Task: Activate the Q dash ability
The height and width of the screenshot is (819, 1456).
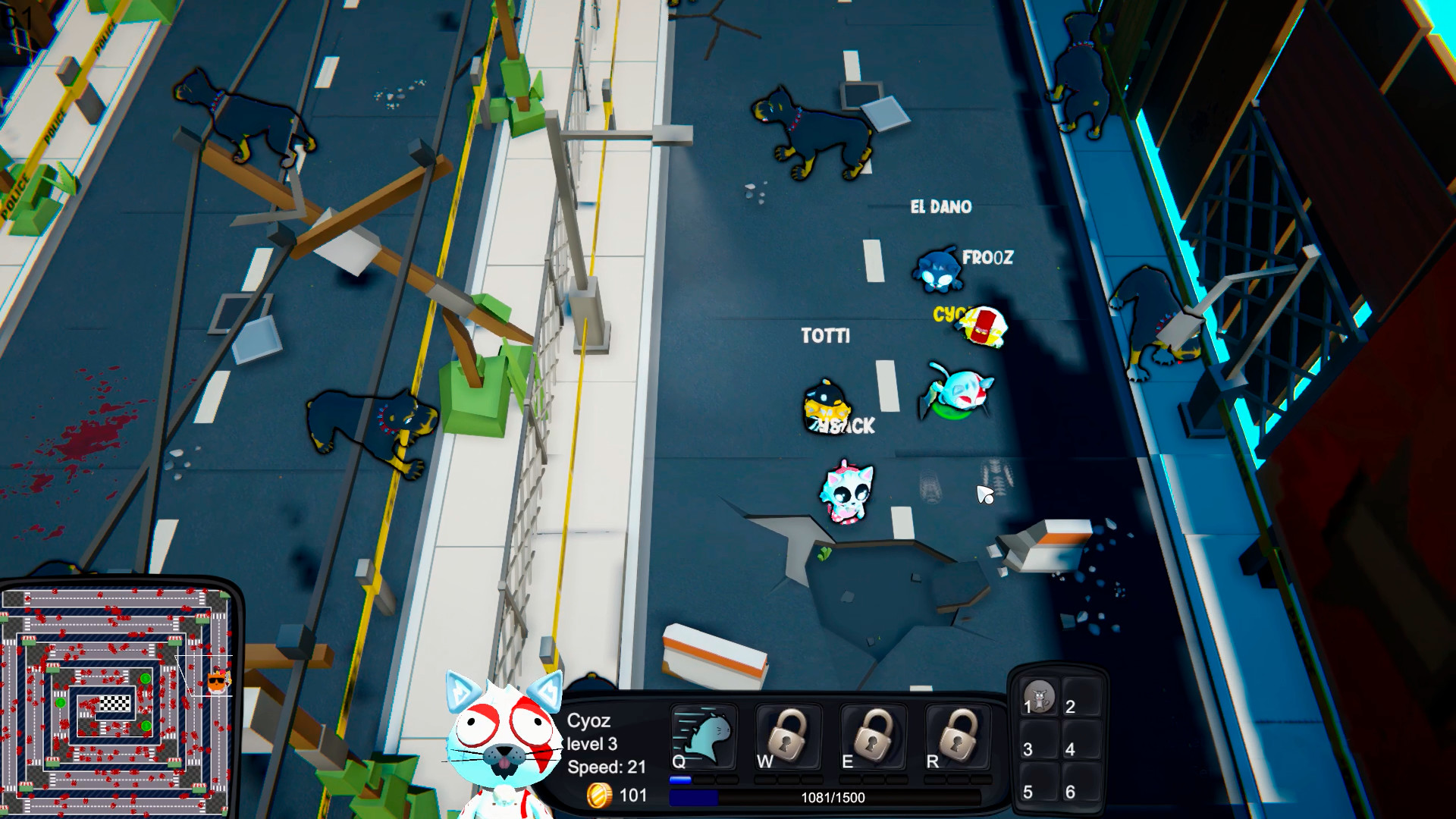Action: click(704, 738)
